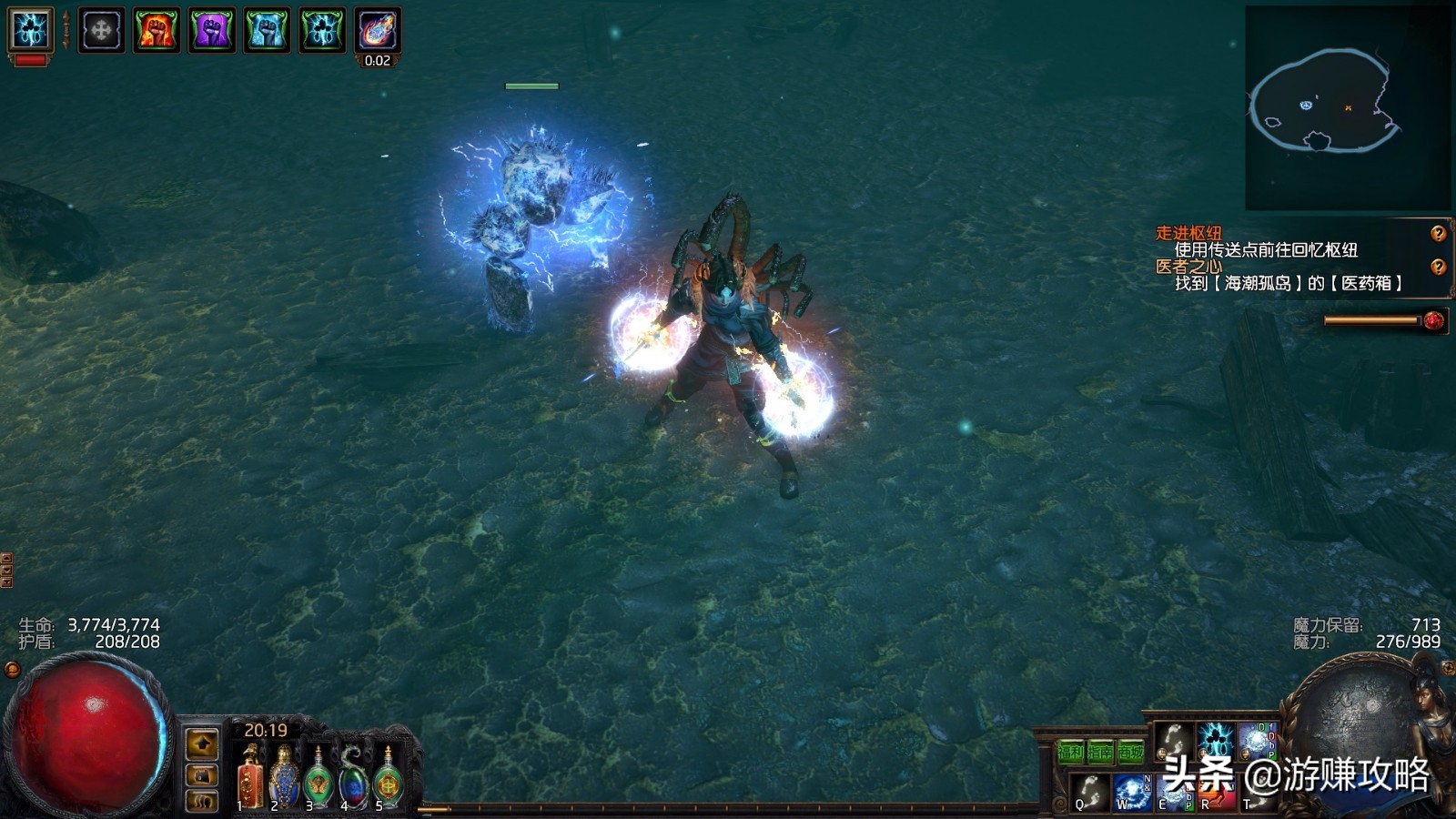Click the fireball buff with 0:02 timer
The width and height of the screenshot is (1456, 819).
coord(378,30)
